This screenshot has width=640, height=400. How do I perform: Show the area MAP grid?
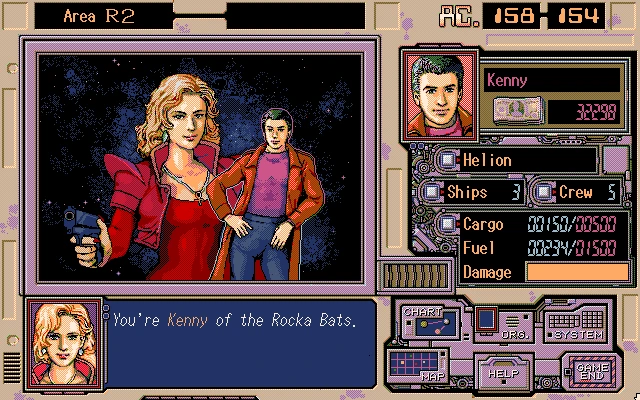(x=416, y=366)
